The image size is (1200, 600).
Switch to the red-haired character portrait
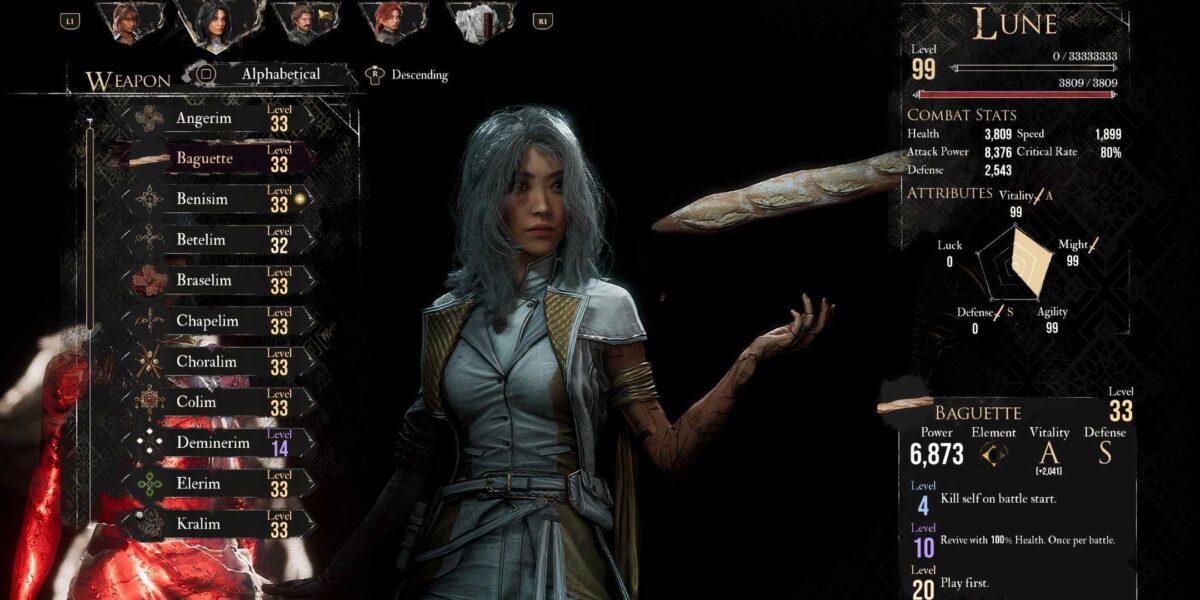(x=391, y=22)
